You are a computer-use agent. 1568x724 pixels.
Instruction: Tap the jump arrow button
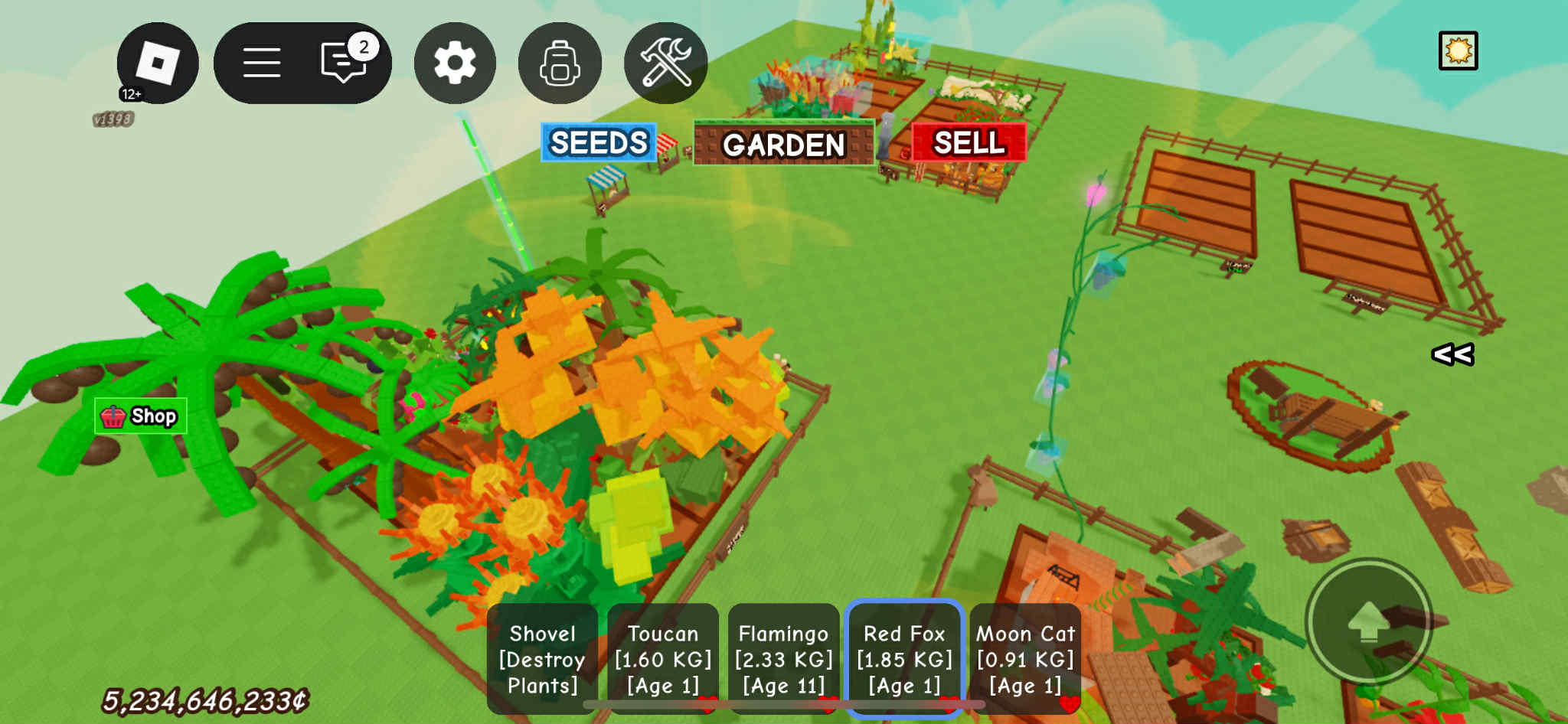pos(1368,621)
